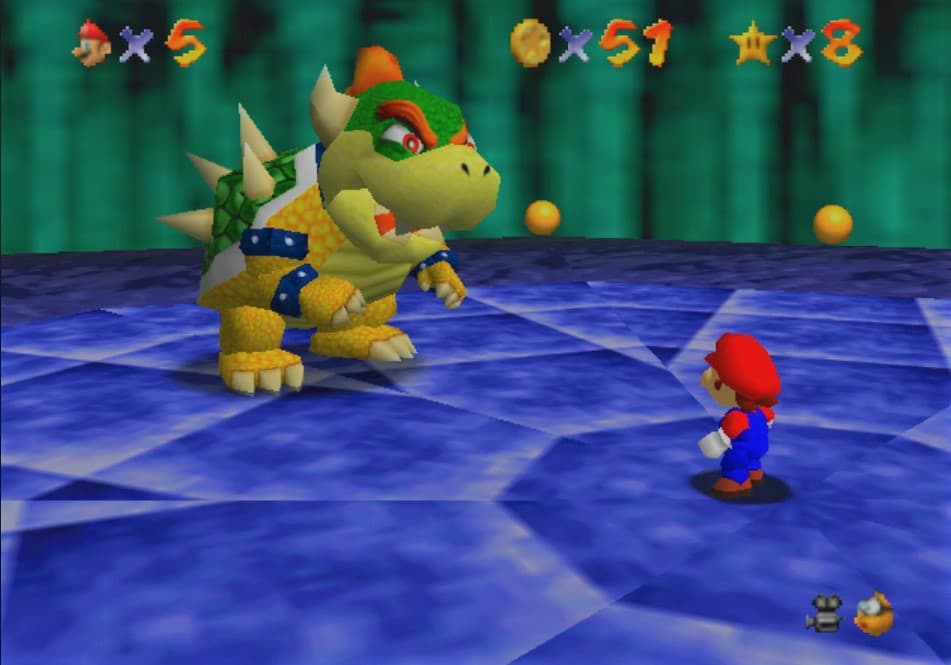This screenshot has width=951, height=665.
Task: Select the Lakitu cameraman icon
Action: [873, 613]
